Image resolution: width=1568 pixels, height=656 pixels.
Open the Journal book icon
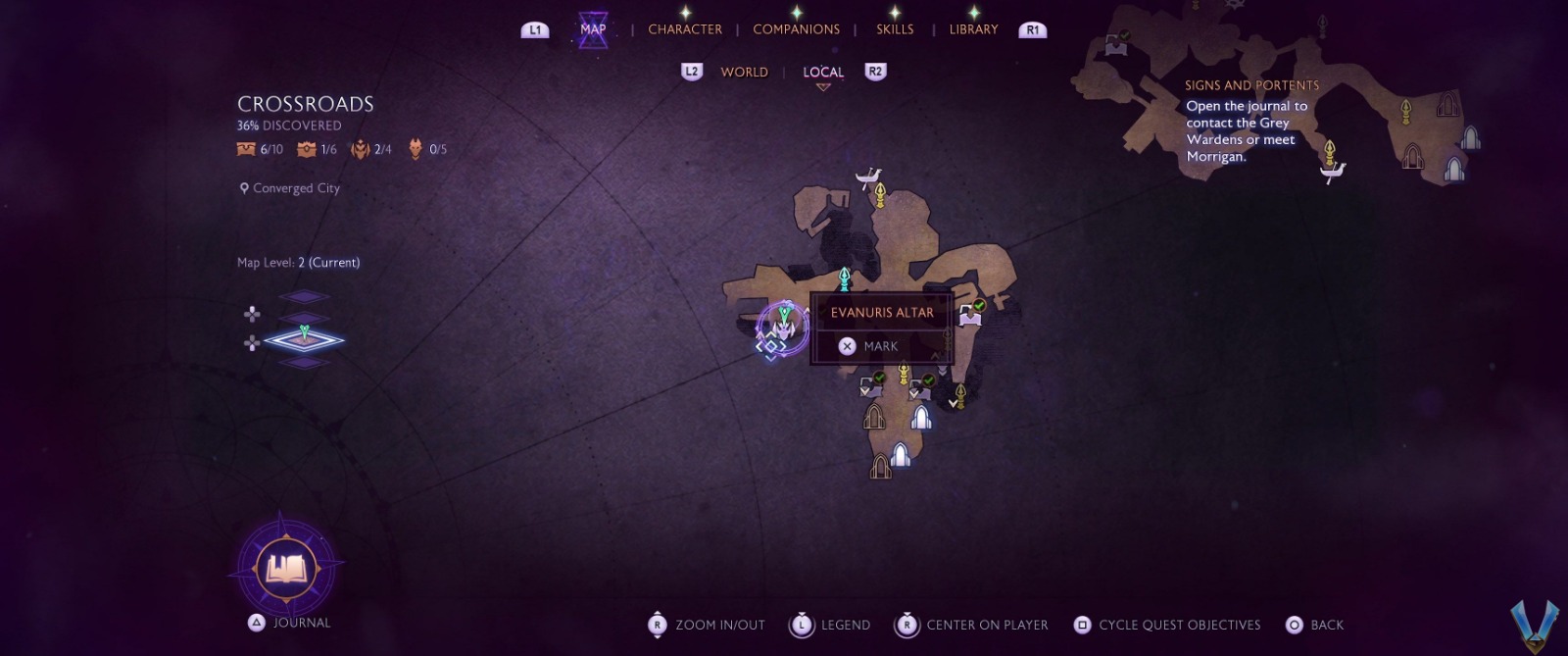(286, 568)
